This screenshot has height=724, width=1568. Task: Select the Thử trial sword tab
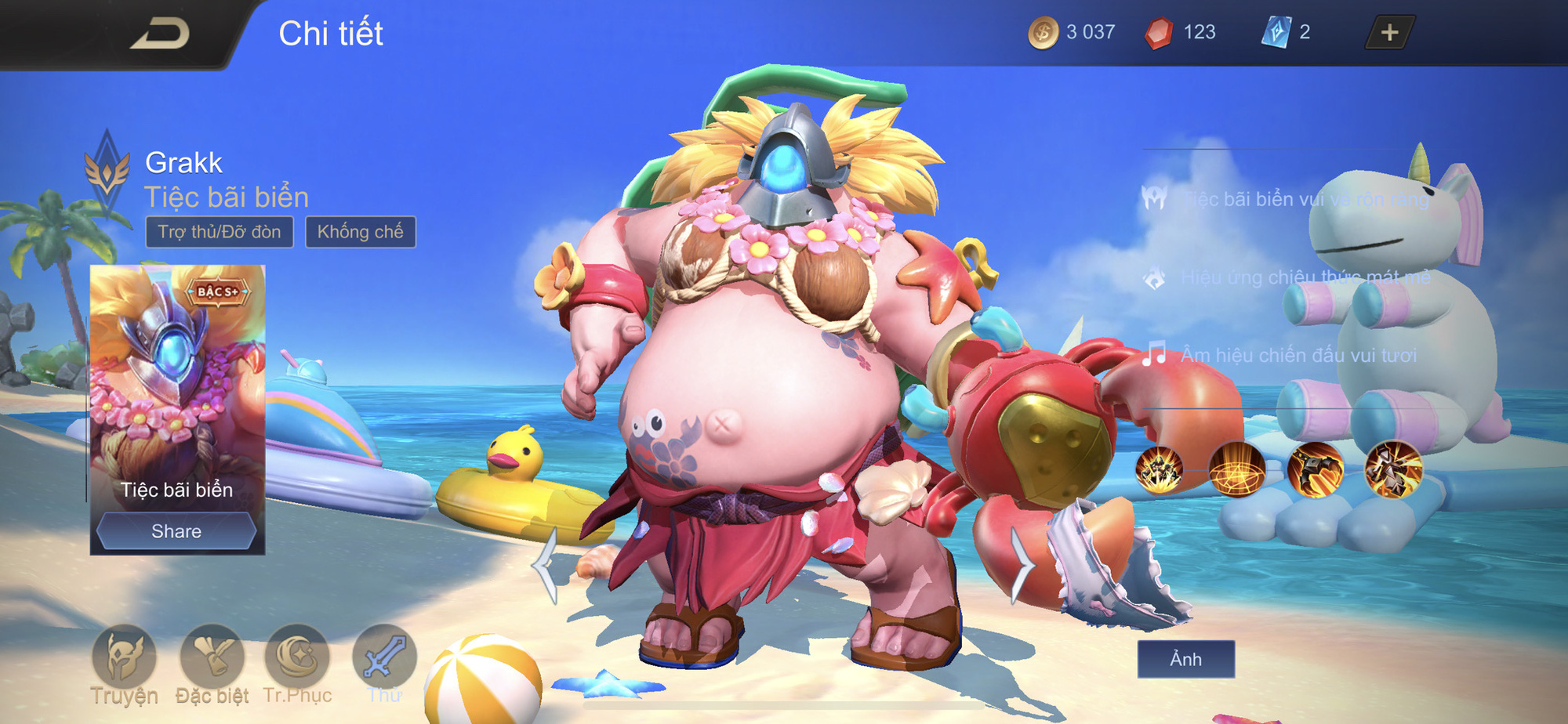(x=384, y=658)
